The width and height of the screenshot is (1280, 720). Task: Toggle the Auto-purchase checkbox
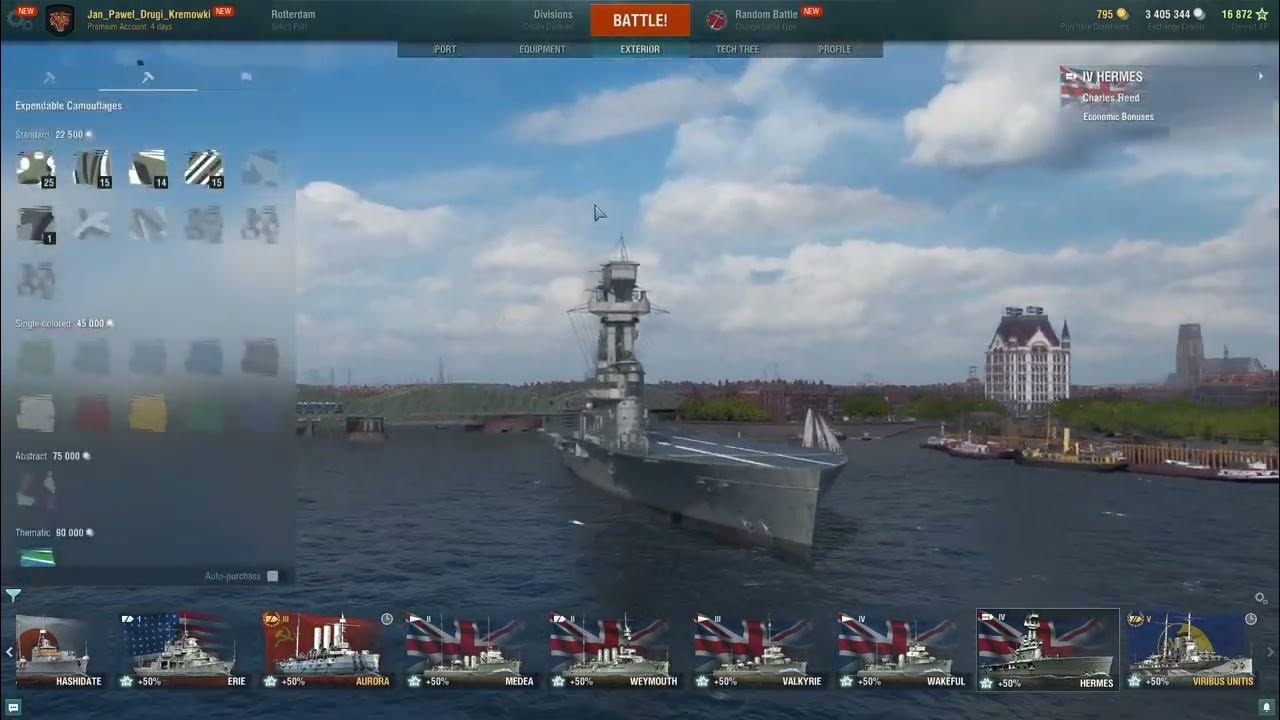272,576
